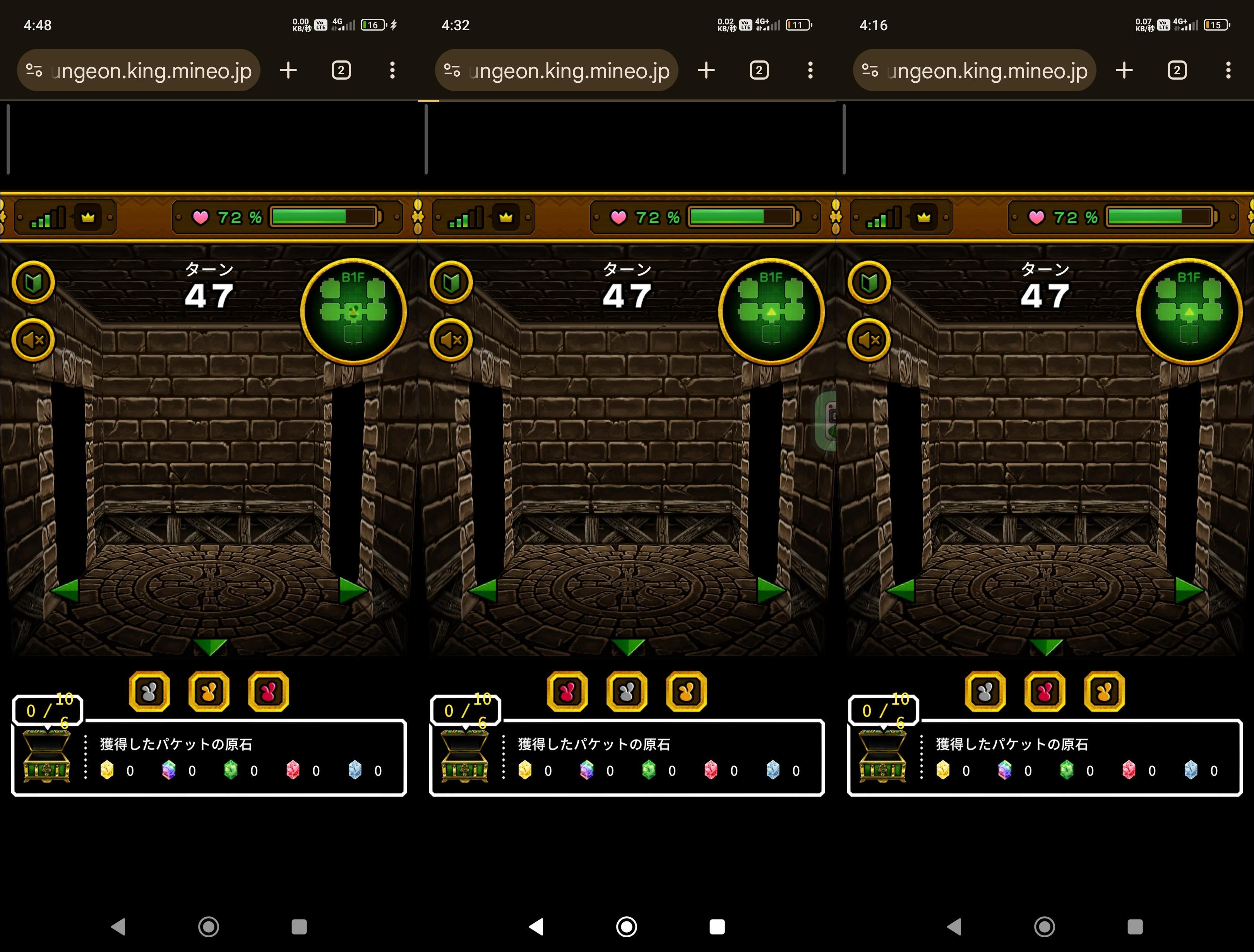
Task: Choose the orange rabbit badge in the 4:48 screenshot
Action: point(209,691)
